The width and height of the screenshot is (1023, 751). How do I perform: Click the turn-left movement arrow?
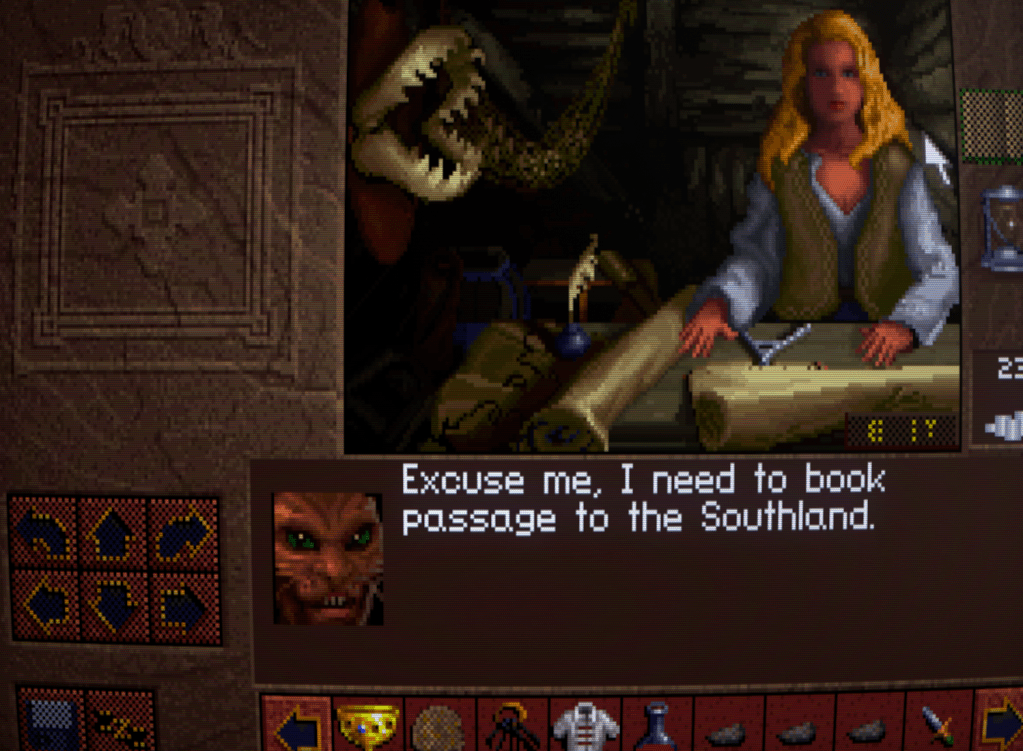(x=43, y=533)
